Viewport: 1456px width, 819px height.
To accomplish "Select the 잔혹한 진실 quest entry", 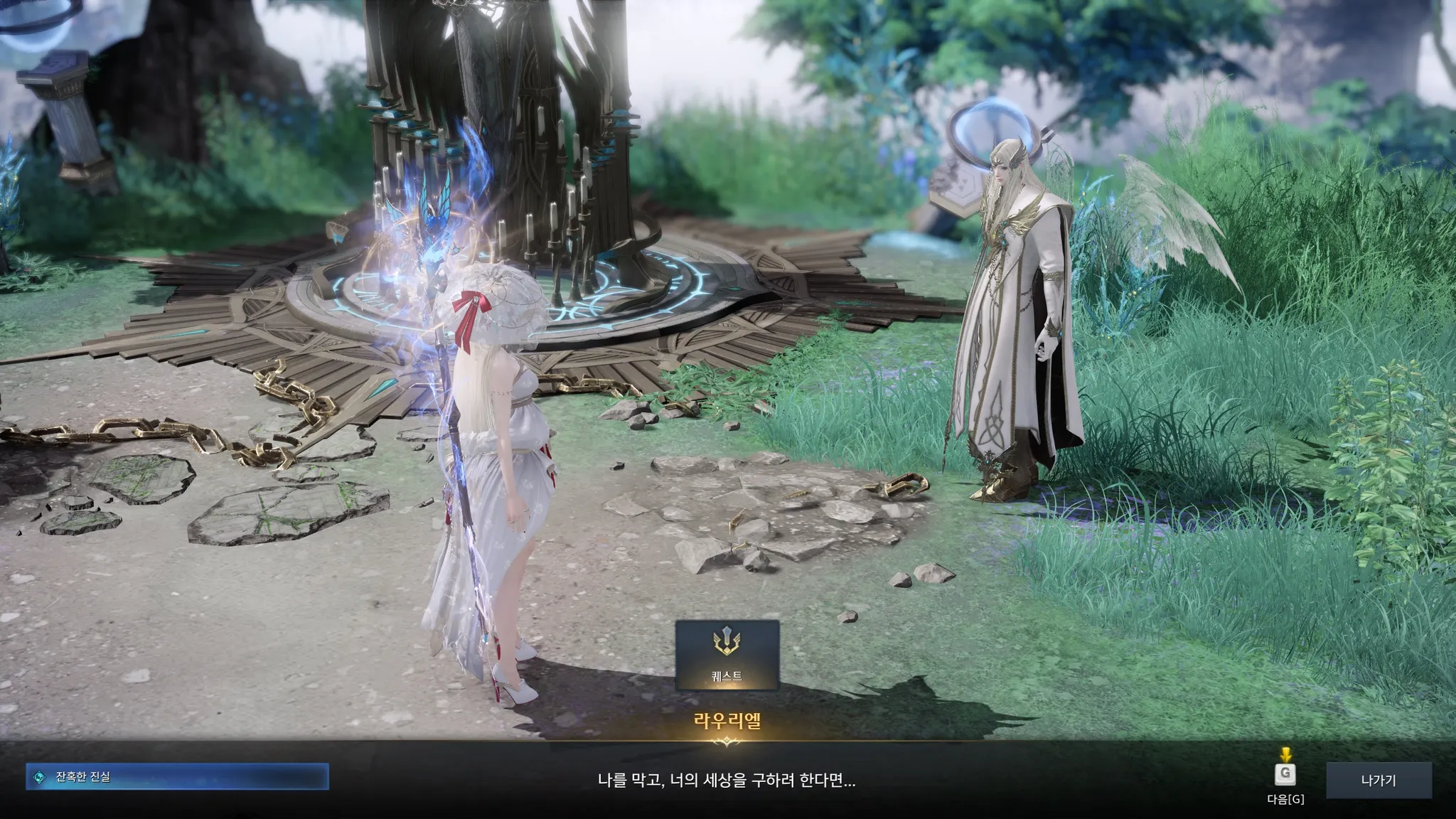I will click(177, 777).
